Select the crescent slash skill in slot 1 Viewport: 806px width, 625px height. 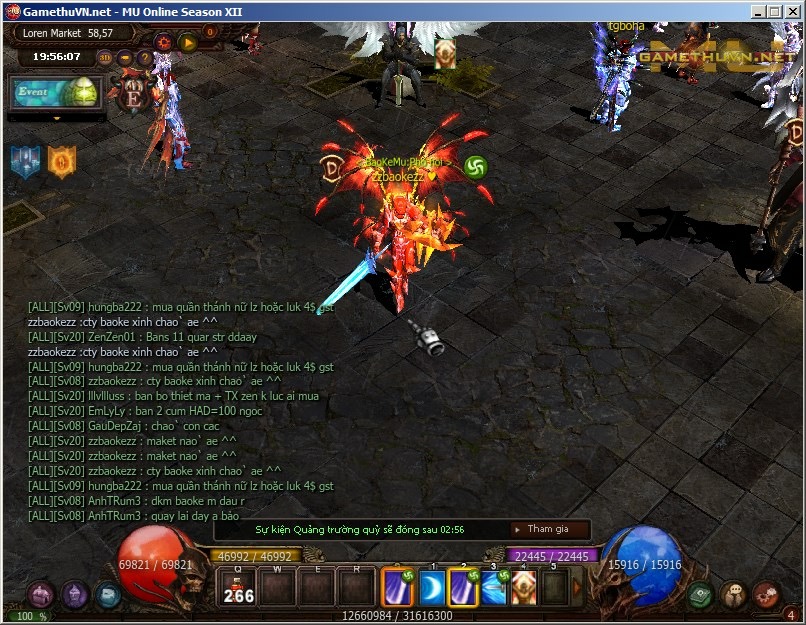[431, 587]
